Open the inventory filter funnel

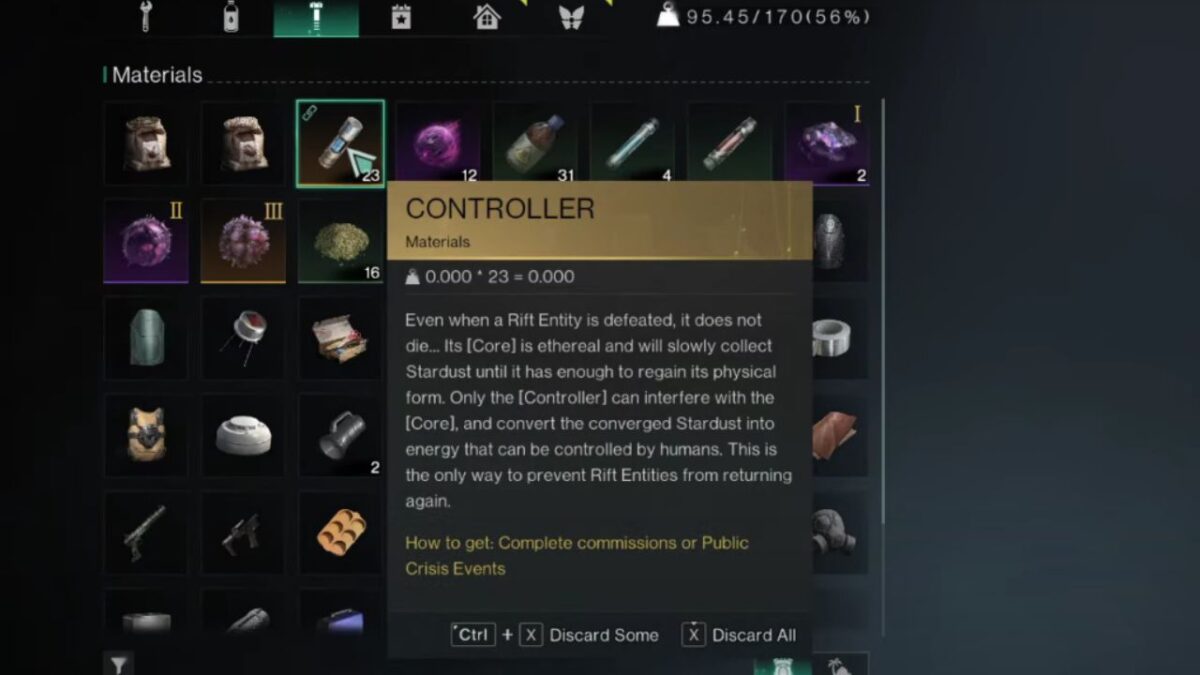click(x=118, y=664)
